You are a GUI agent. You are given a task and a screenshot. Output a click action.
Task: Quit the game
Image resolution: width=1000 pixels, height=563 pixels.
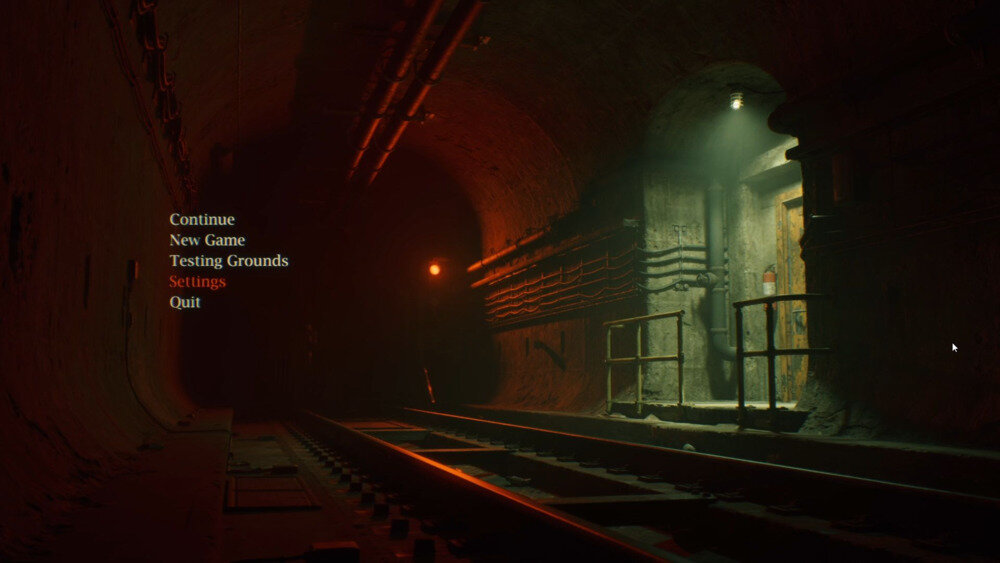click(185, 302)
